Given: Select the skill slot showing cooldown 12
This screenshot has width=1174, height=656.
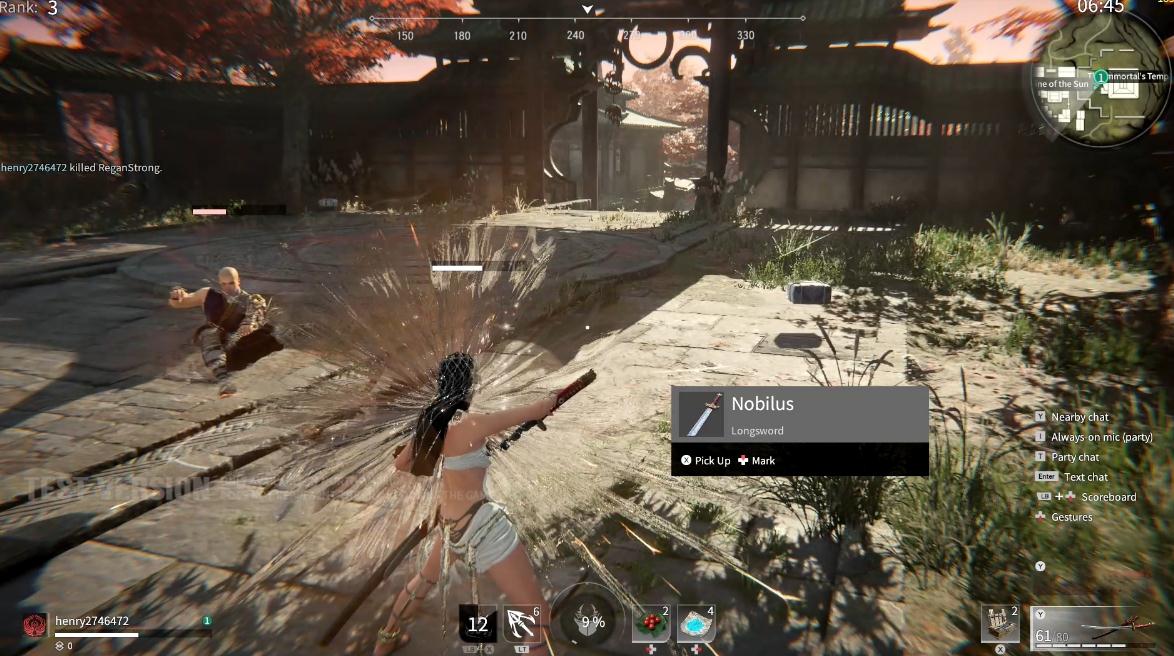Looking at the screenshot, I should (478, 624).
